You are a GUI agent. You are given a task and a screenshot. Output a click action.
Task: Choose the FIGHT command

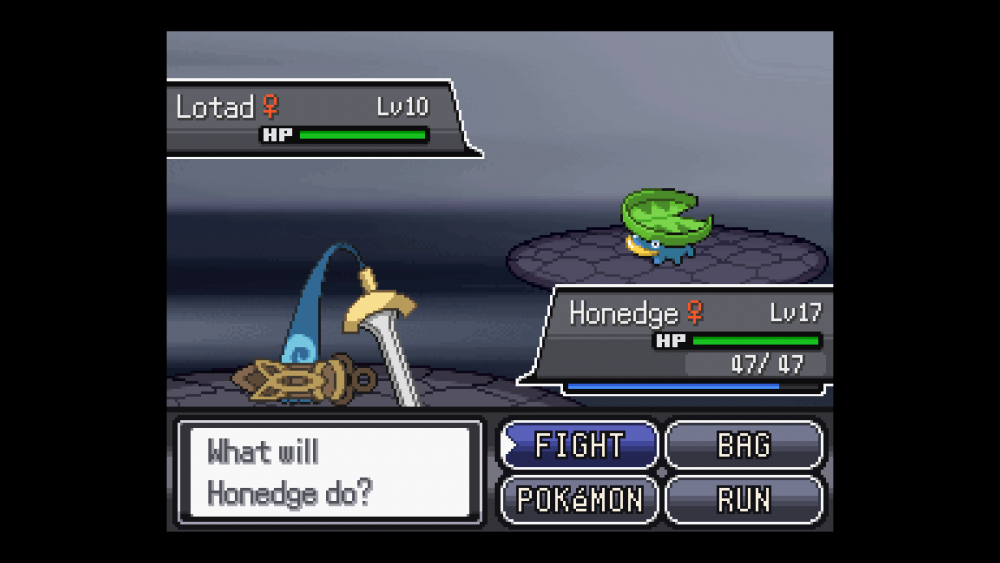tap(579, 445)
